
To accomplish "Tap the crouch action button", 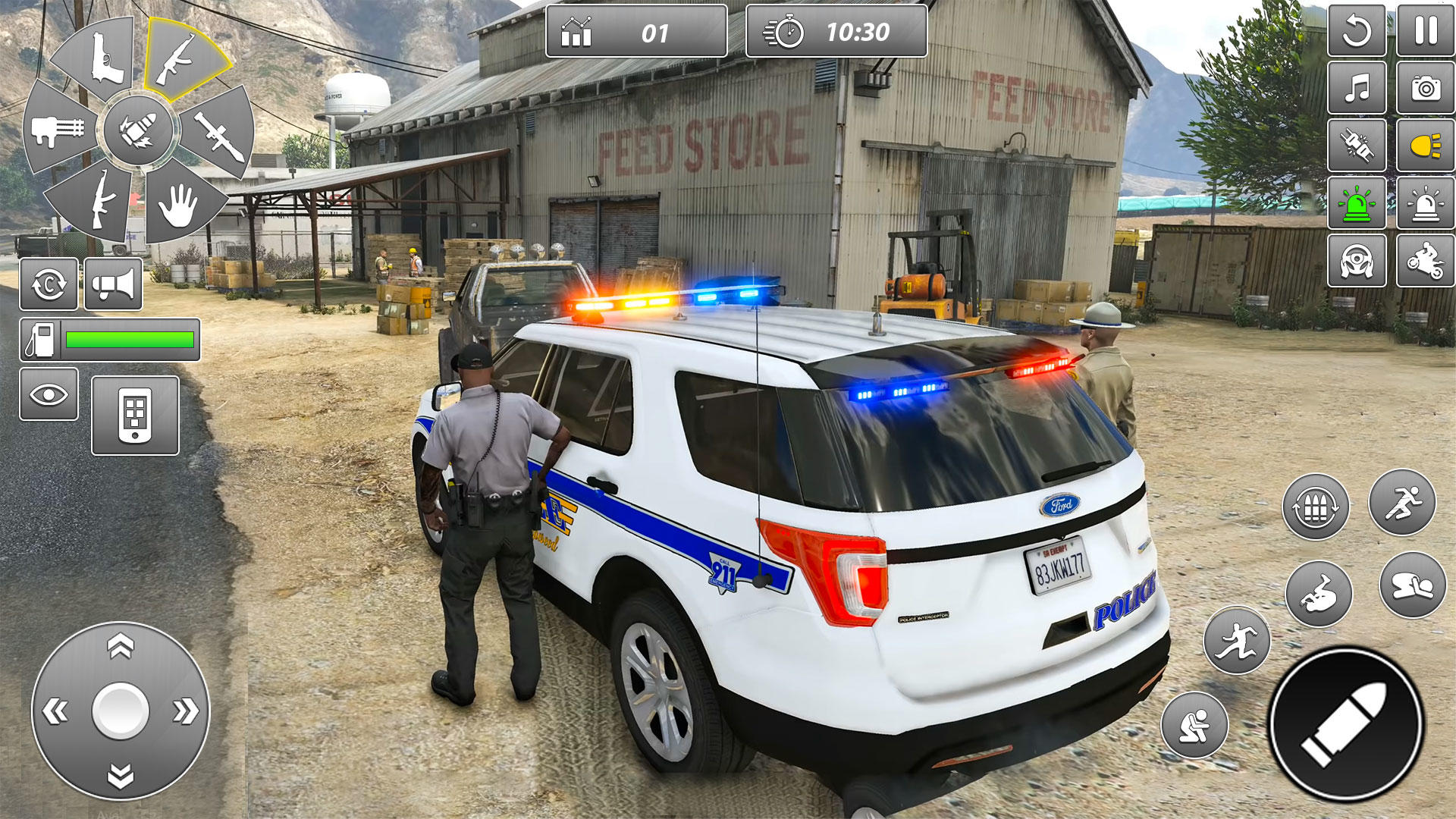I will point(1194,725).
